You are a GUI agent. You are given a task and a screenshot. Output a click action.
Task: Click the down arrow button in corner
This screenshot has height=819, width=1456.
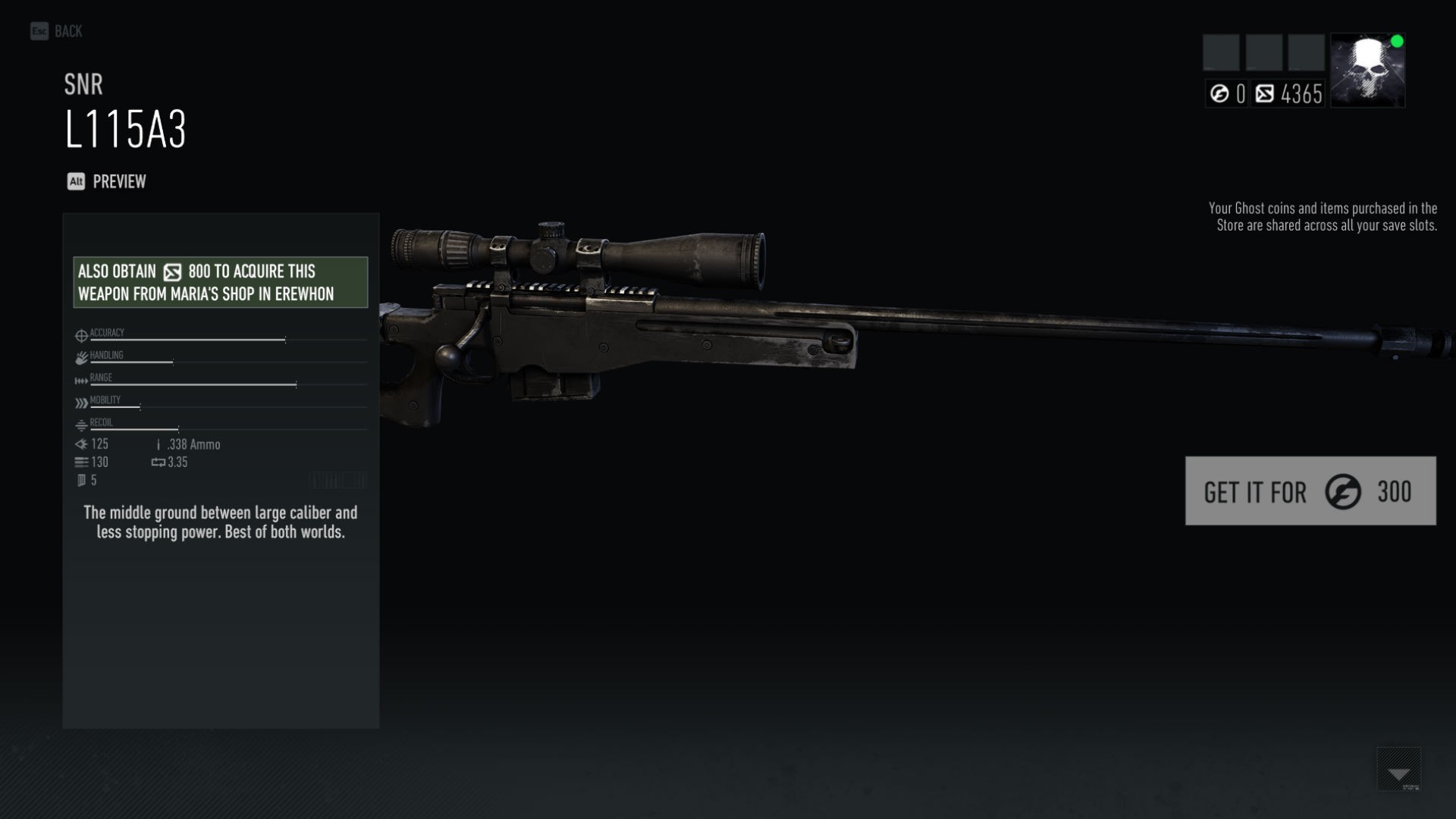click(1398, 770)
